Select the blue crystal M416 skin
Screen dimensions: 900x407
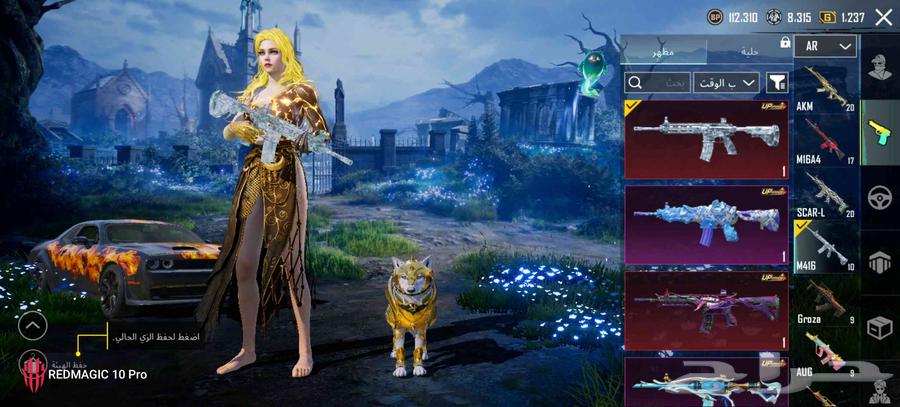click(707, 224)
